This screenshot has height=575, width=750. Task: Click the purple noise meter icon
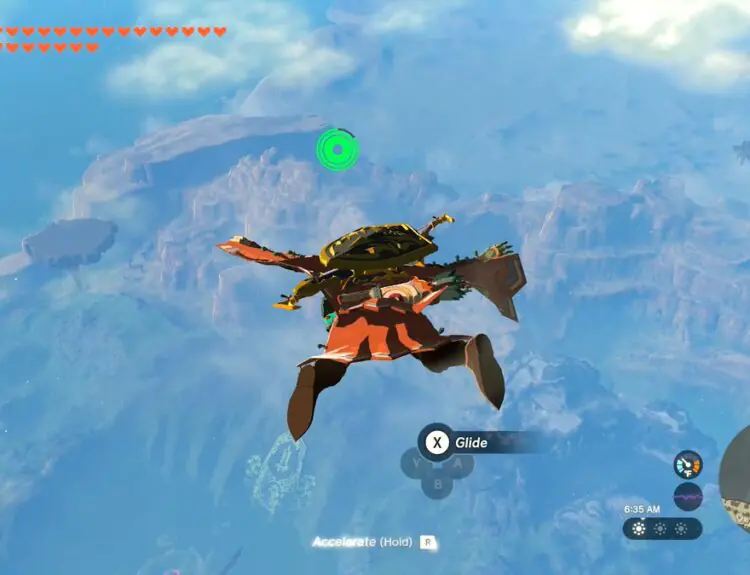click(x=688, y=496)
